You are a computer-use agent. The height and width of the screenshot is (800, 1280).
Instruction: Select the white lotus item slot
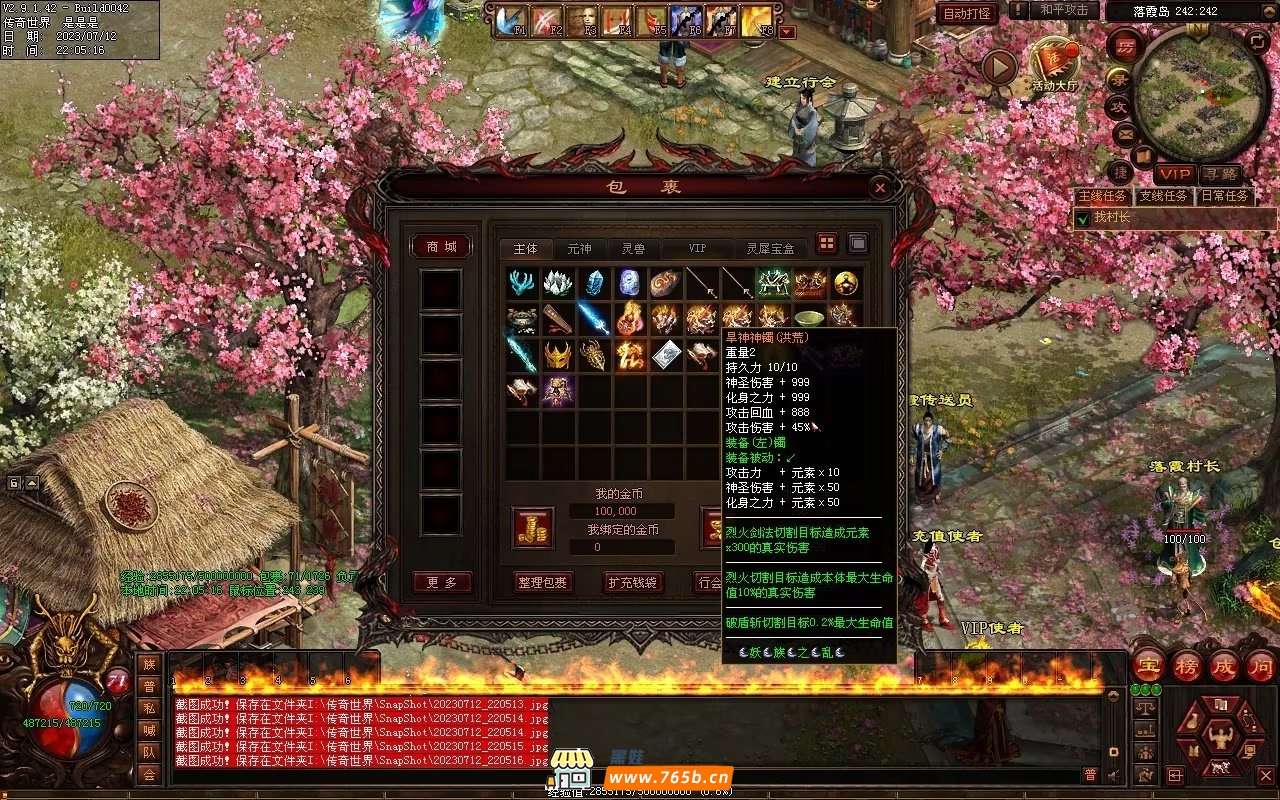coord(558,284)
